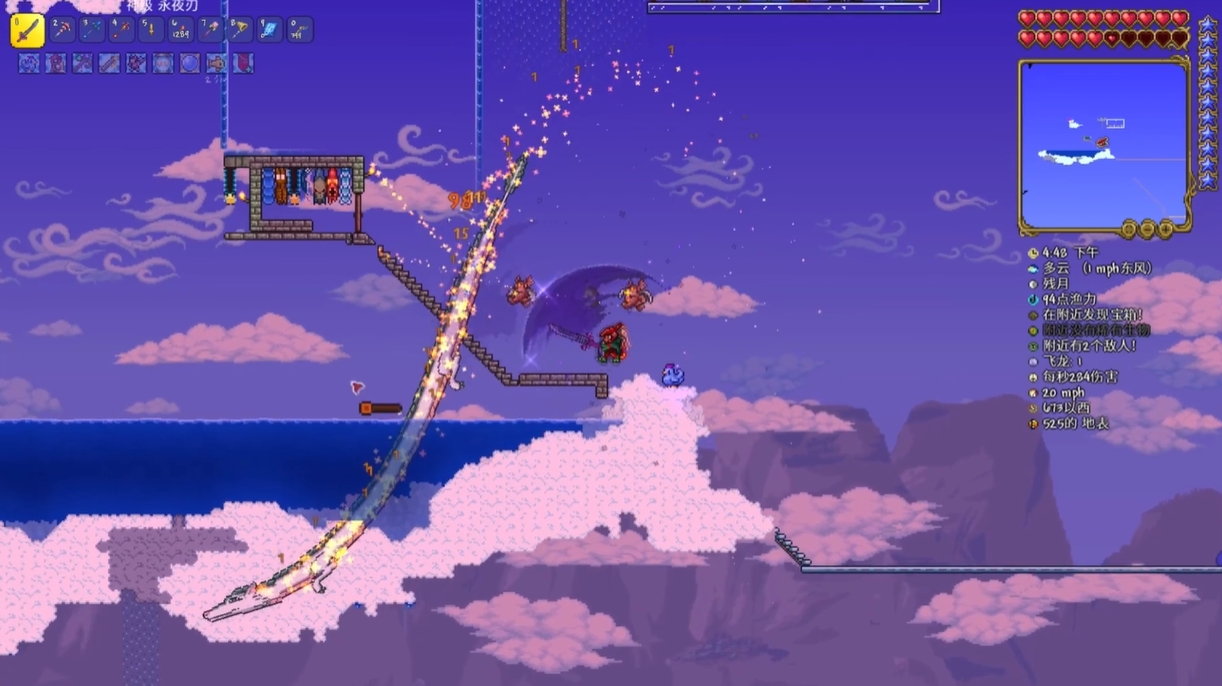The height and width of the screenshot is (686, 1222).
Task: Select the pickaxe in hotbar slot 2
Action: tap(63, 30)
